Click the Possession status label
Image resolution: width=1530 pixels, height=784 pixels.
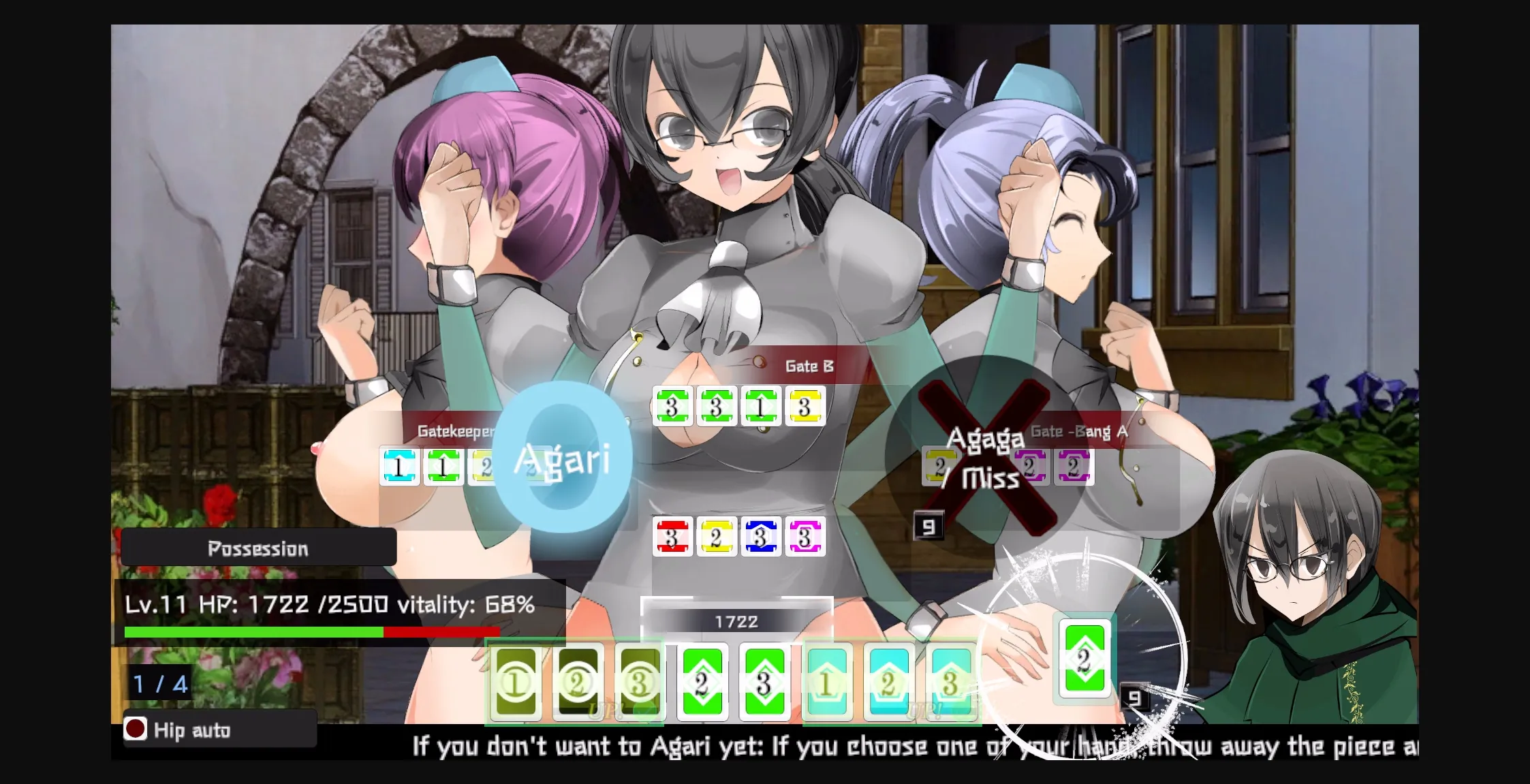click(257, 548)
